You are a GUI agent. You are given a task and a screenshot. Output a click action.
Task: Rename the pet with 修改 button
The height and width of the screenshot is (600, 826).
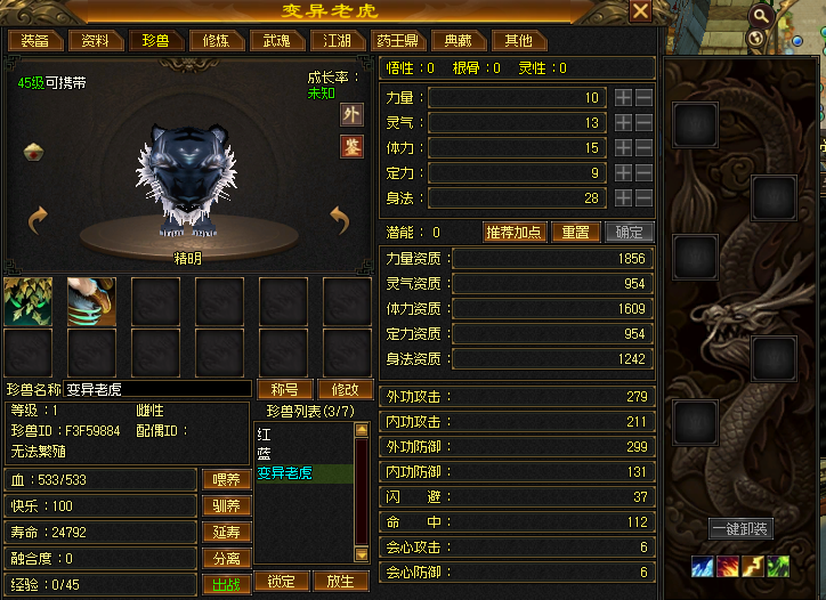click(x=345, y=389)
